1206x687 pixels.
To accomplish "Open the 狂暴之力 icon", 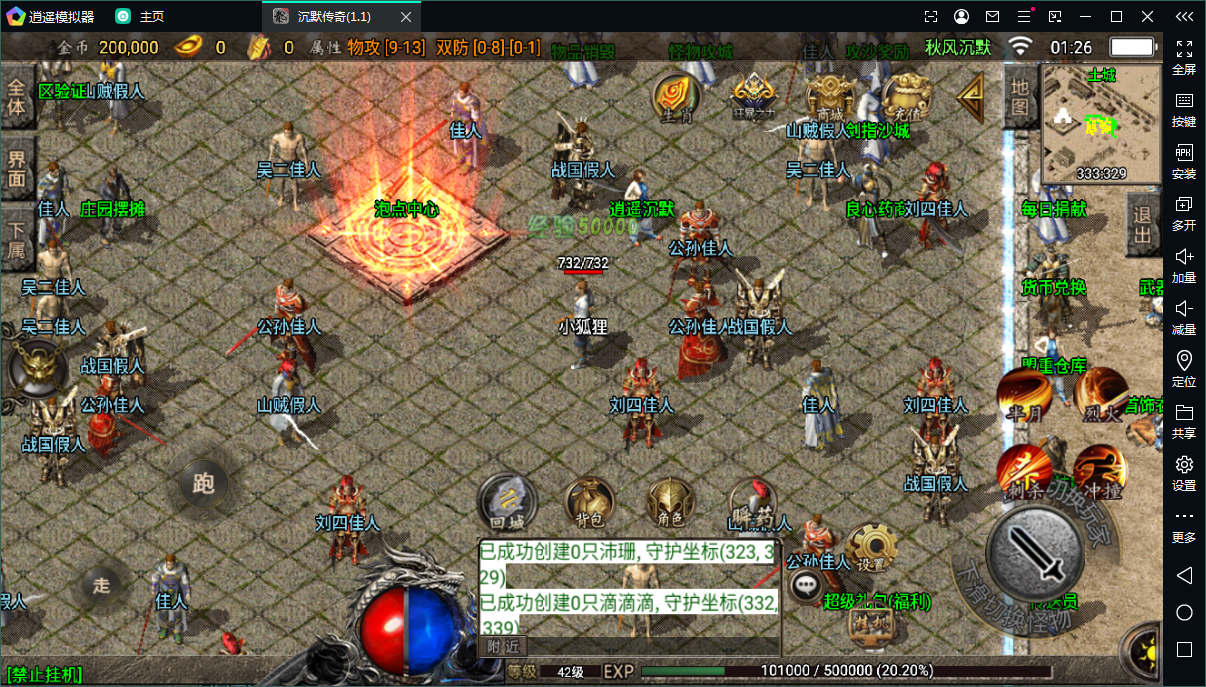I will (753, 97).
